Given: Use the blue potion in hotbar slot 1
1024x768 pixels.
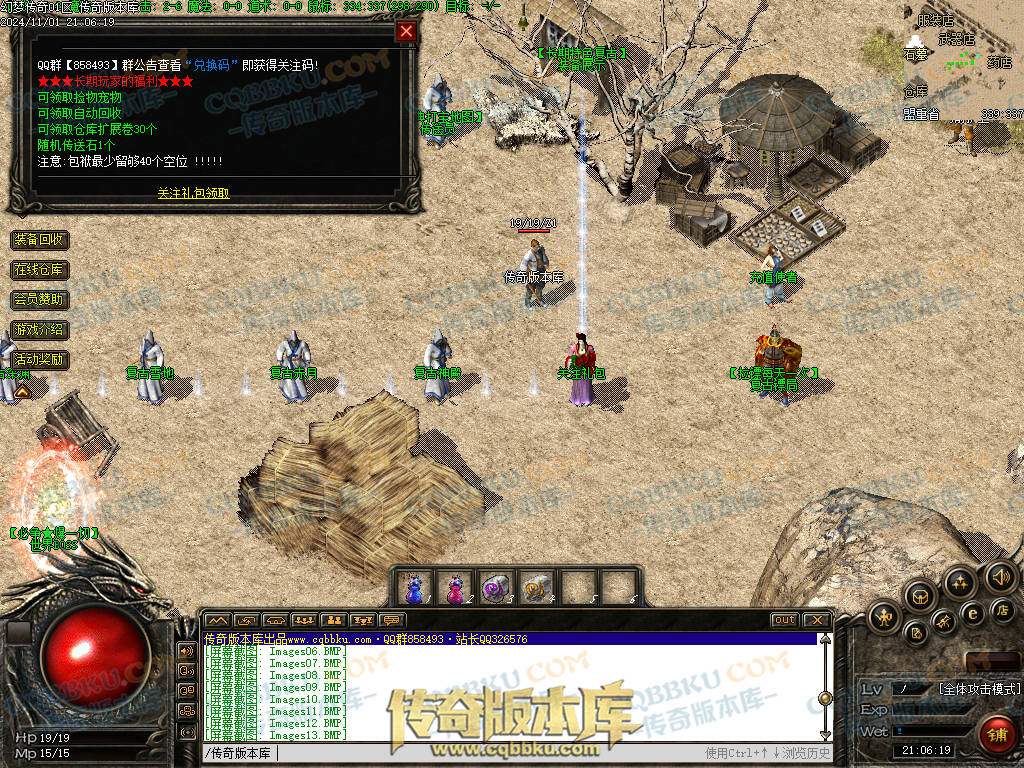Looking at the screenshot, I should [414, 587].
